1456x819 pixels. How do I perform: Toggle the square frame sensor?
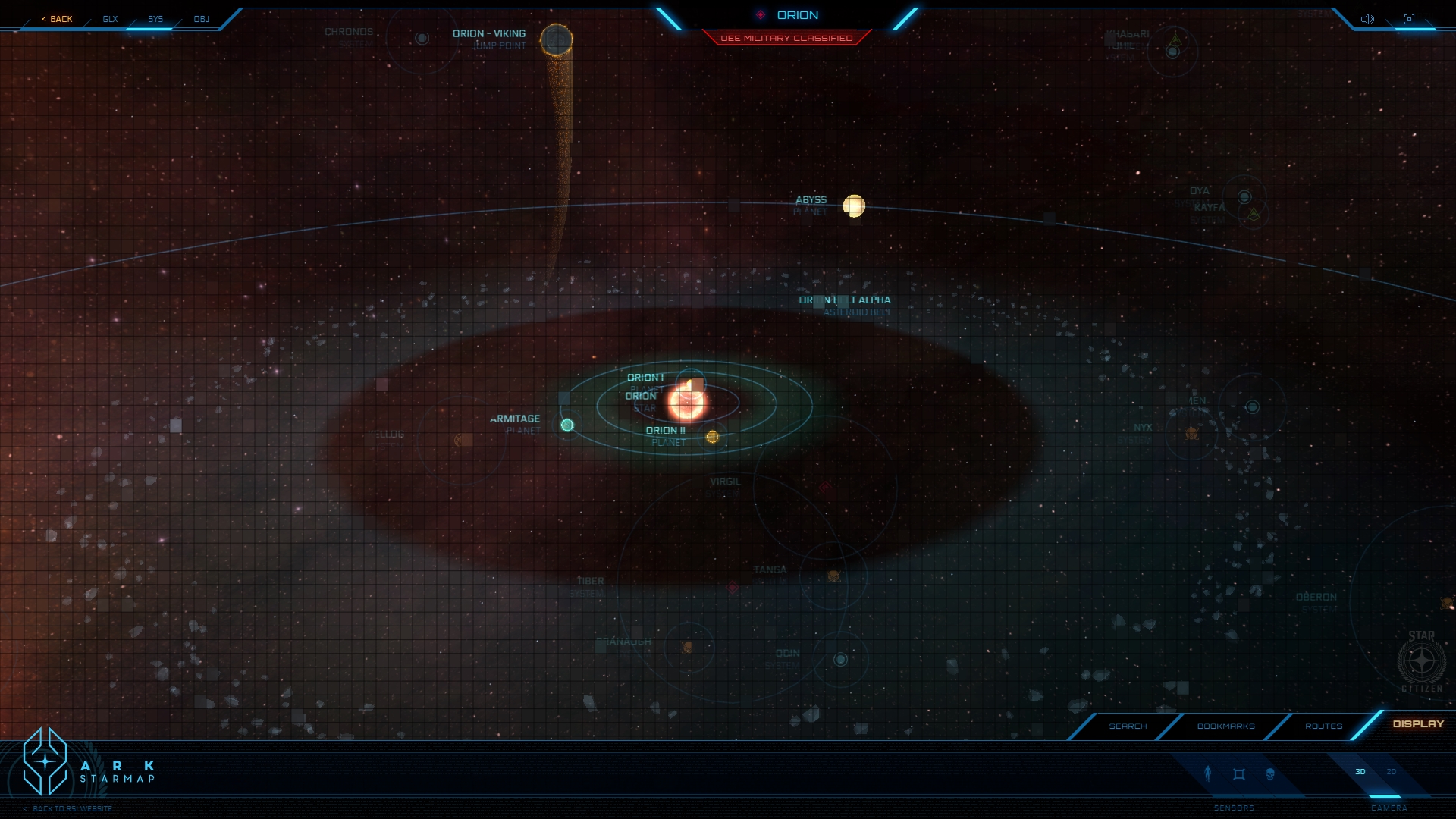[1239, 774]
